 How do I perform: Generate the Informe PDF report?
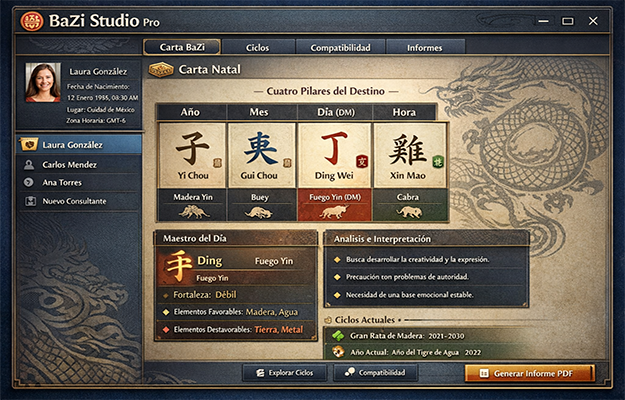pyautogui.click(x=529, y=373)
